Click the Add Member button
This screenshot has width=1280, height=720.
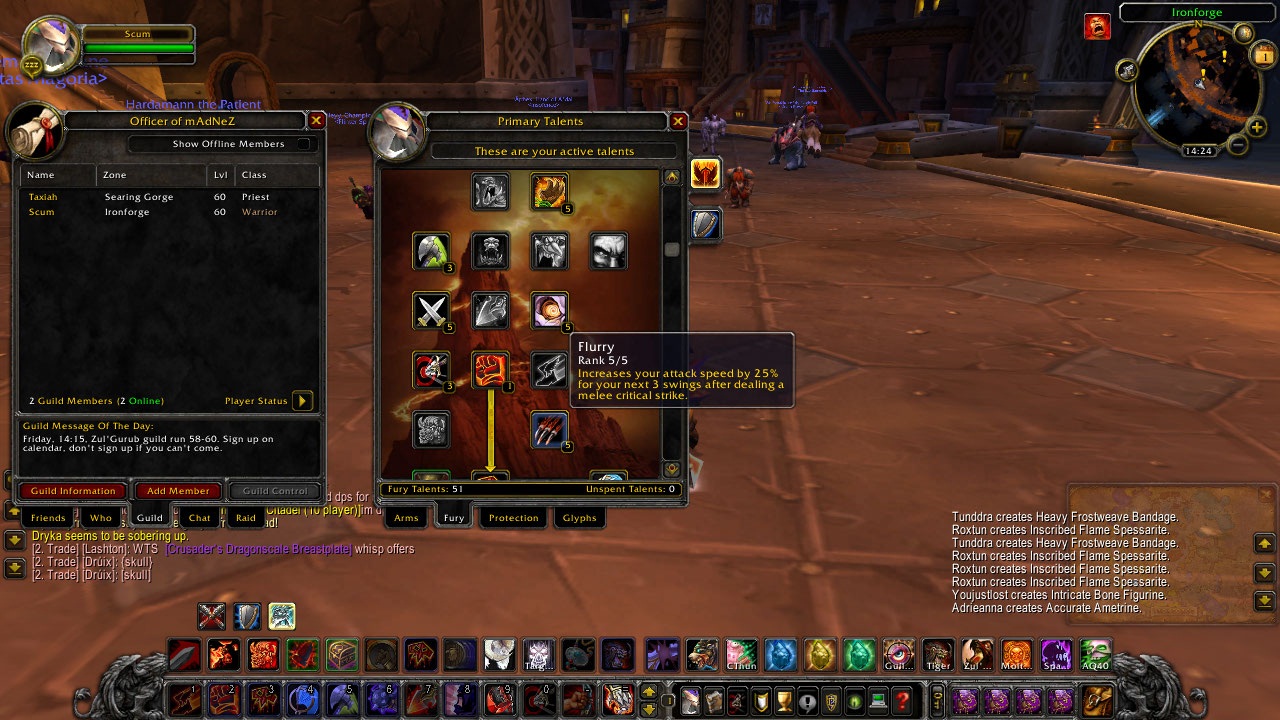pos(178,491)
